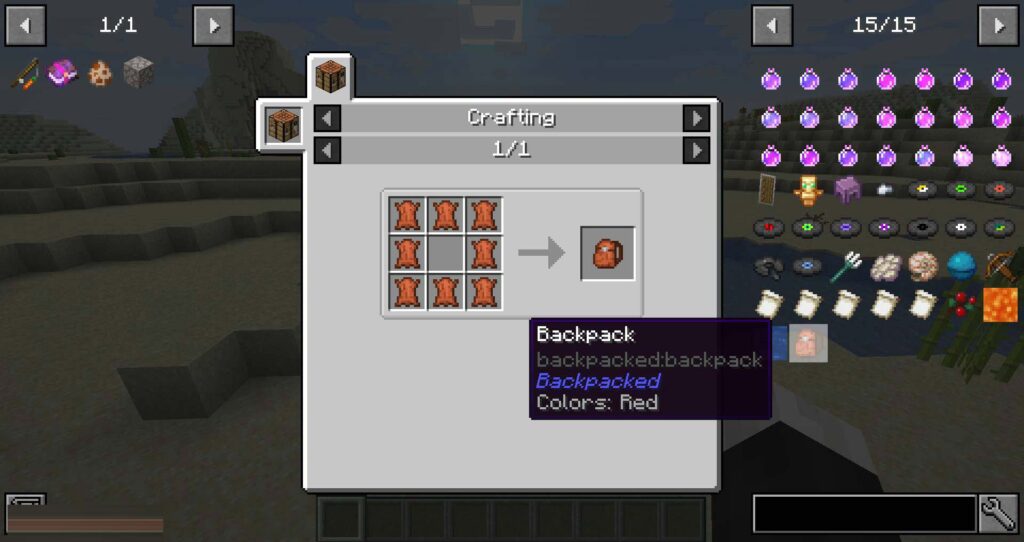The image size is (1024, 542).
Task: Select the purple shulker item
Action: 847,189
